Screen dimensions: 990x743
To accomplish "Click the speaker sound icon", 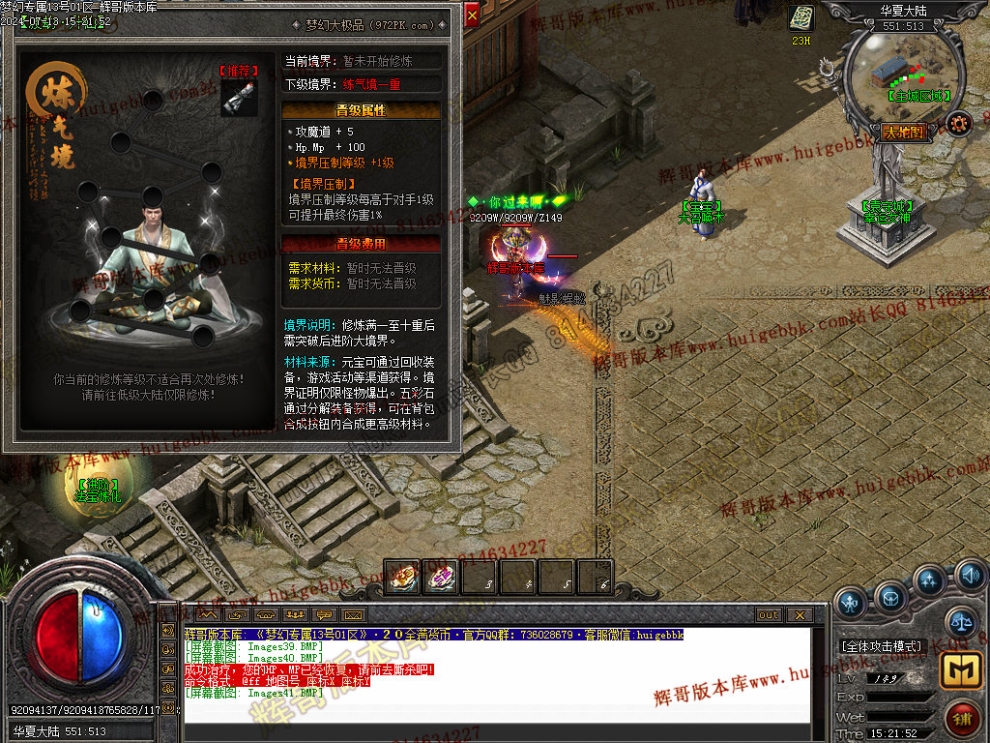I will coord(969,575).
